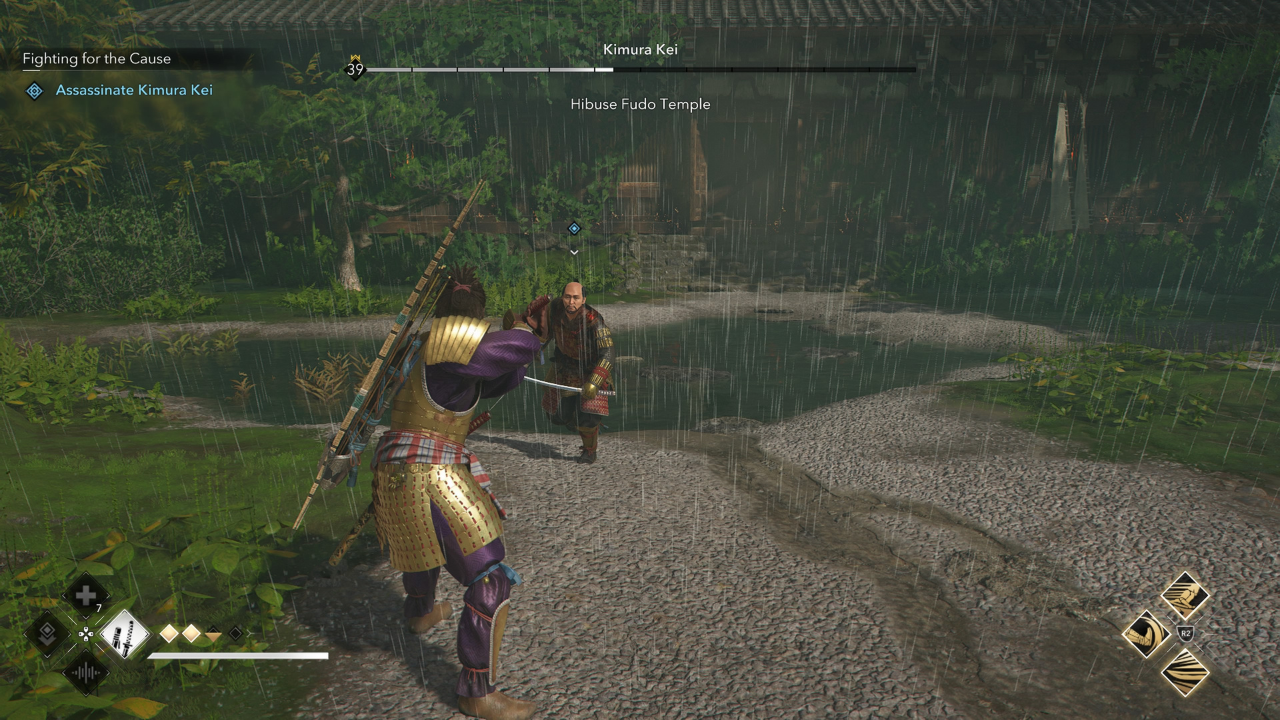This screenshot has width=1280, height=720.
Task: Activate the downward-arrow stance icon
Action: click(47, 634)
